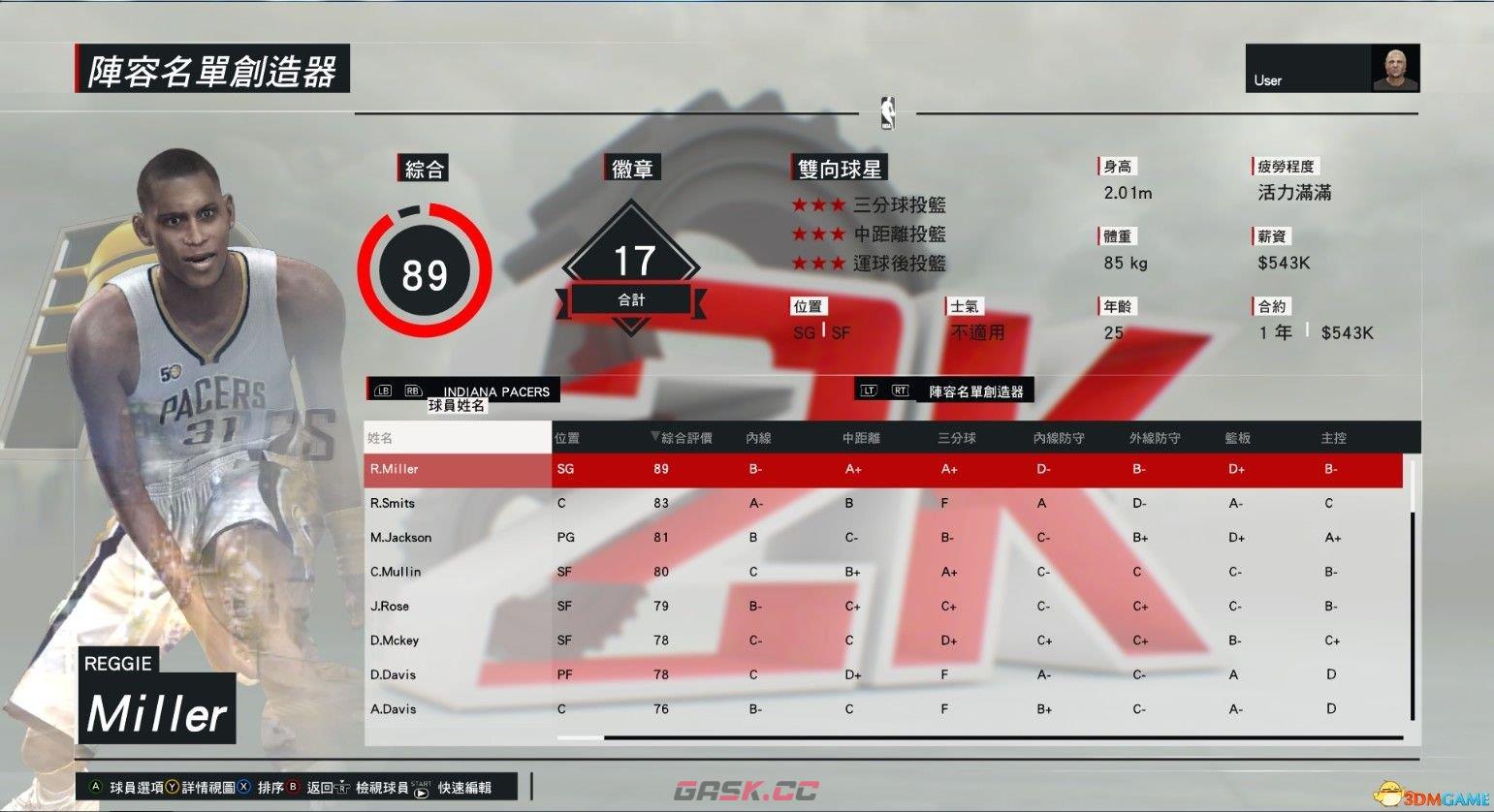Switch to the 陣容名單創造器 tab via RT
Image resolution: width=1494 pixels, height=812 pixels.
pyautogui.click(x=900, y=389)
